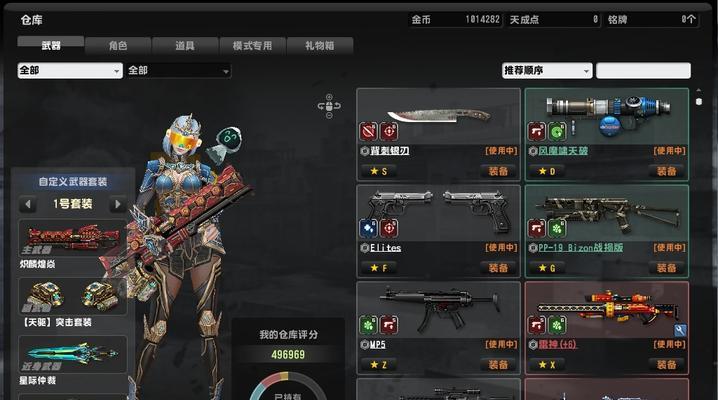Open the 推荐顺序 sort dropdown

click(546, 71)
